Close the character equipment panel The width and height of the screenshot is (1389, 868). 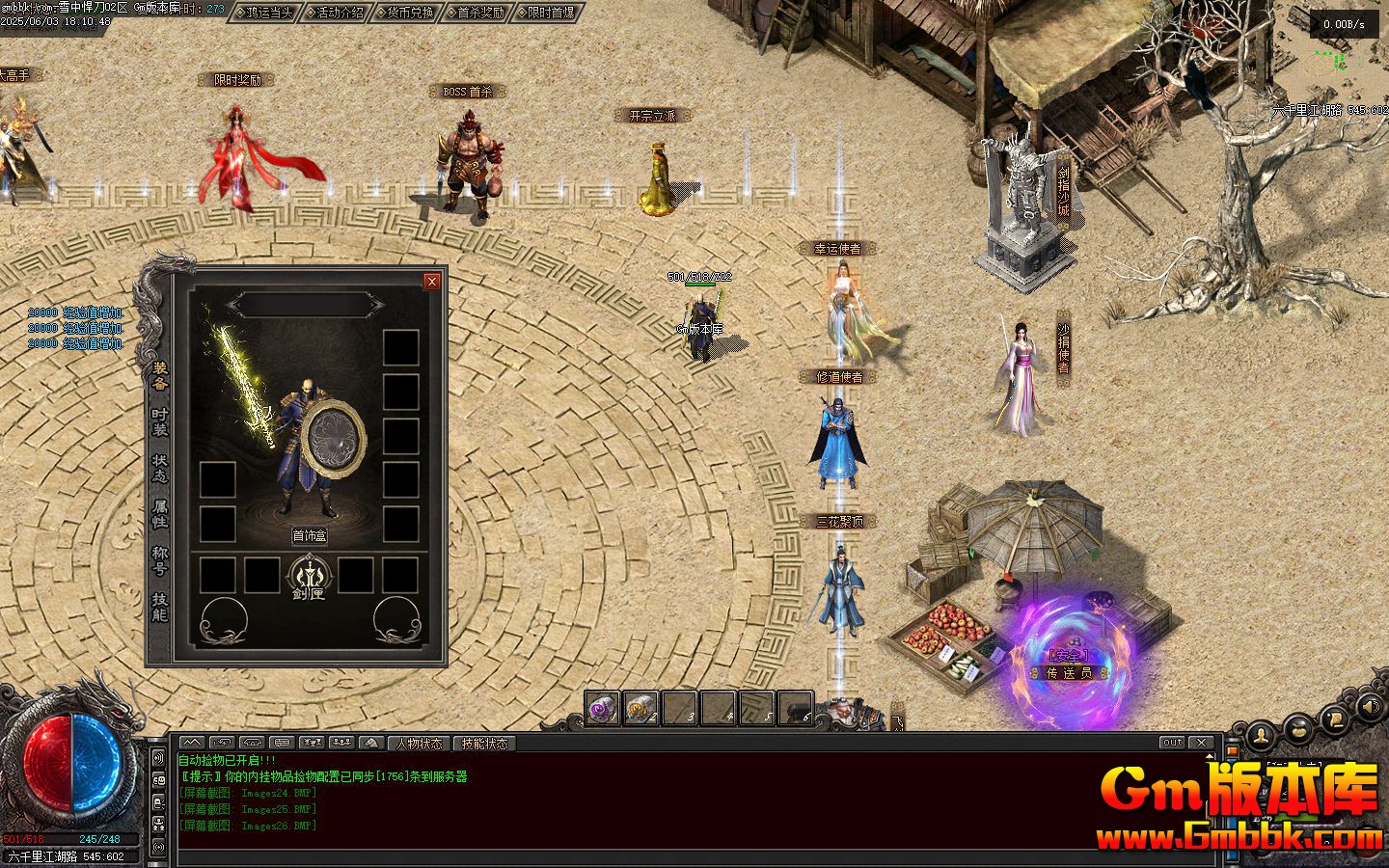click(x=432, y=281)
